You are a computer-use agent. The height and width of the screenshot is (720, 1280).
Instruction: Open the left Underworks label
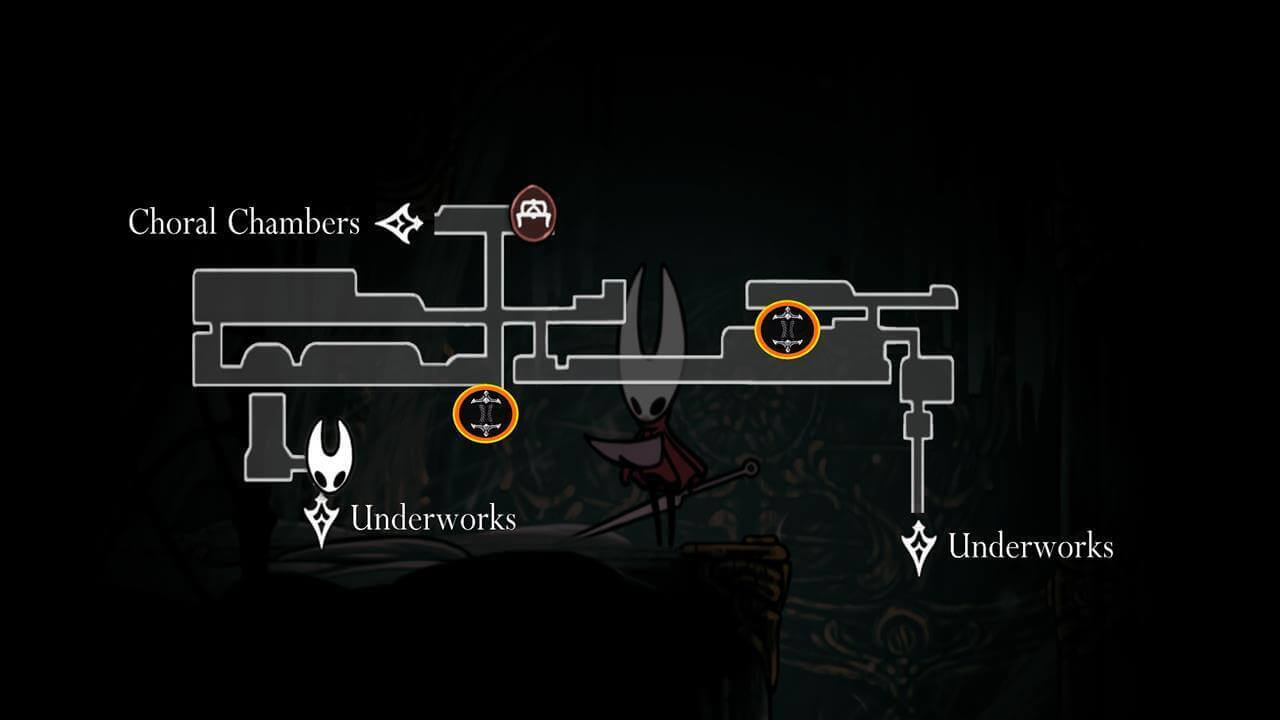point(434,519)
